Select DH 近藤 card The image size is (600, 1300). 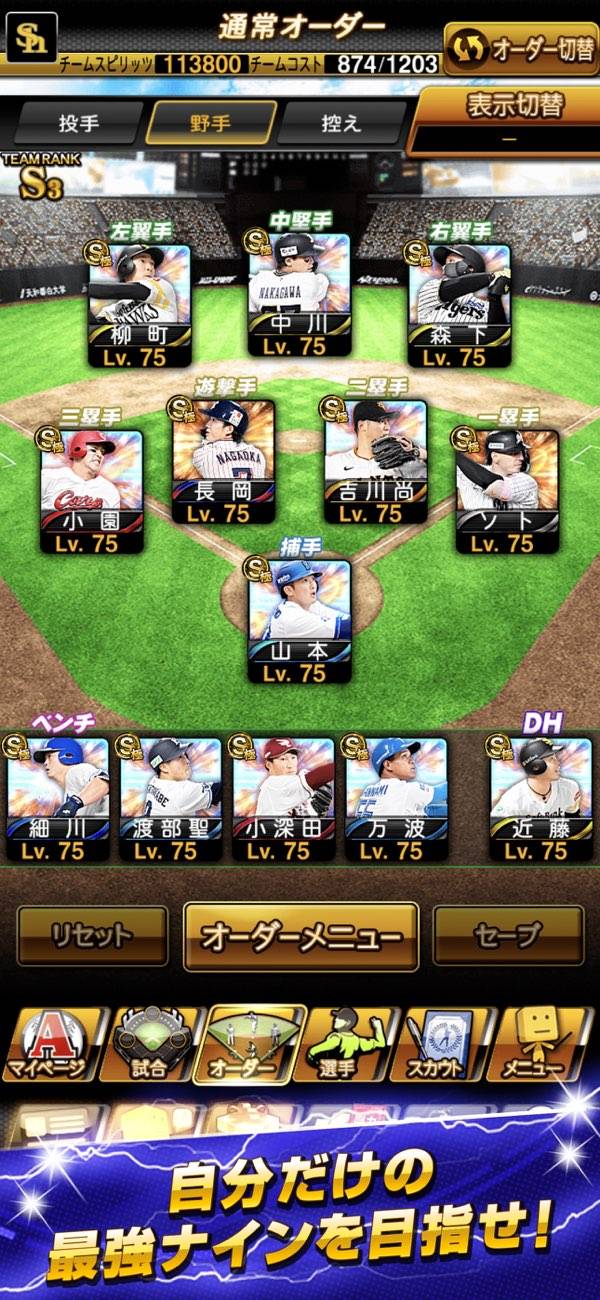(540, 800)
